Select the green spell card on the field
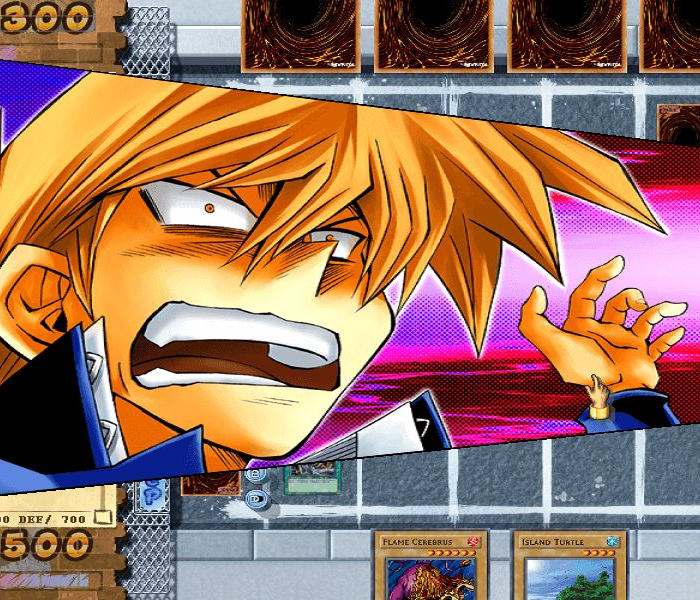Image resolution: width=700 pixels, height=600 pixels. coord(313,479)
